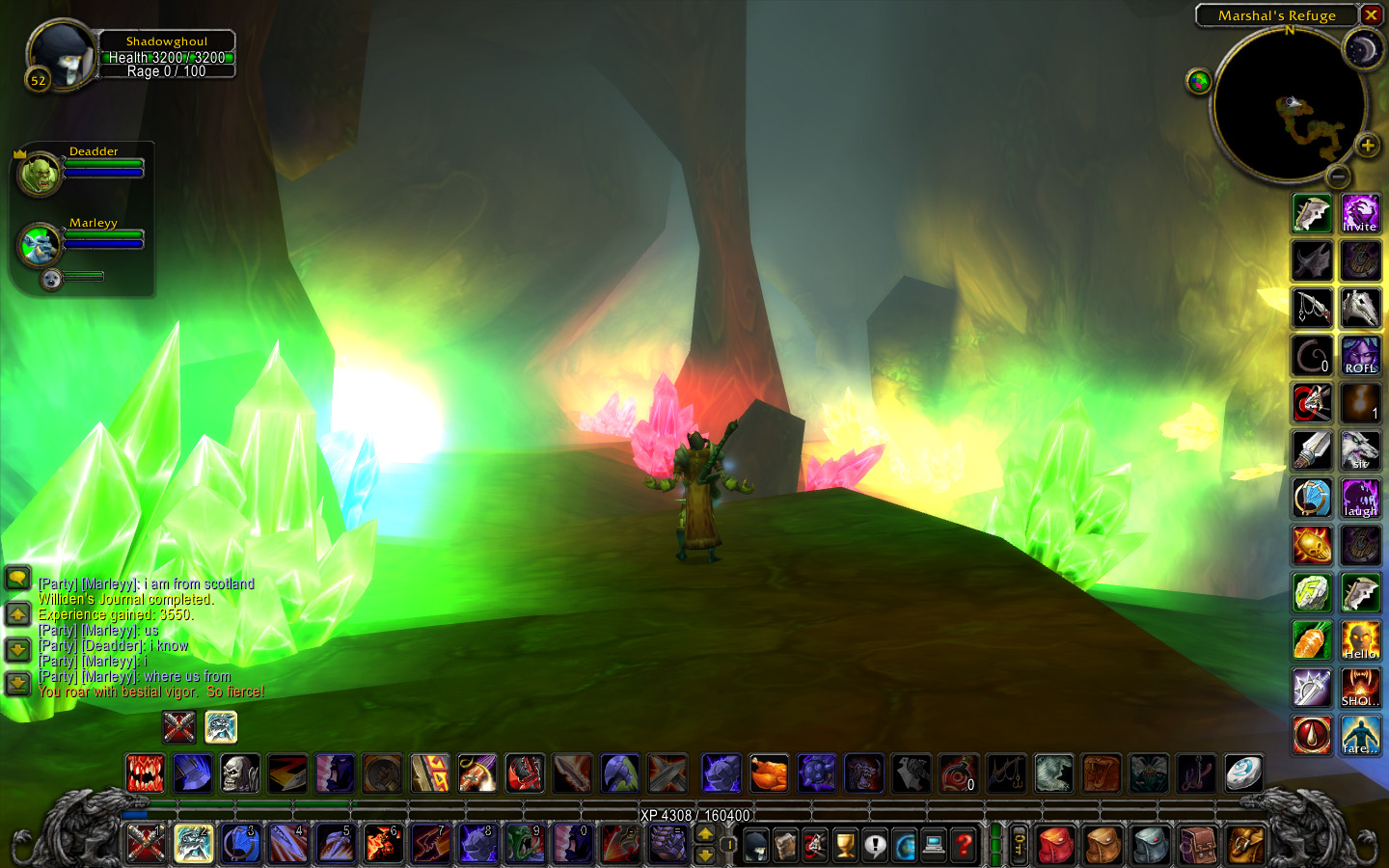Trigger the ROFL emote macro
Viewport: 1389px width, 868px height.
coord(1360,355)
